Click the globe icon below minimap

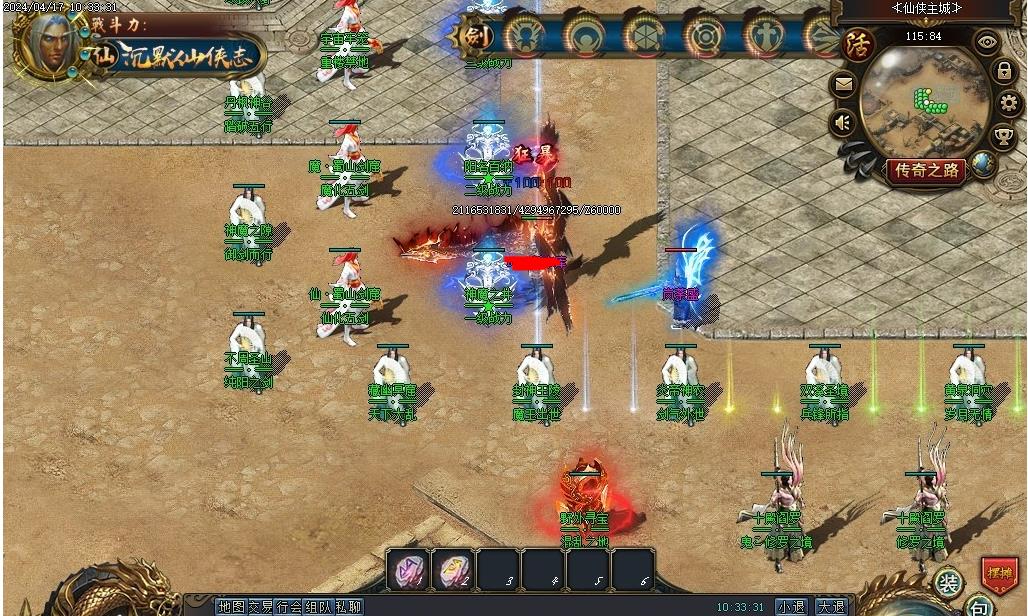(984, 163)
